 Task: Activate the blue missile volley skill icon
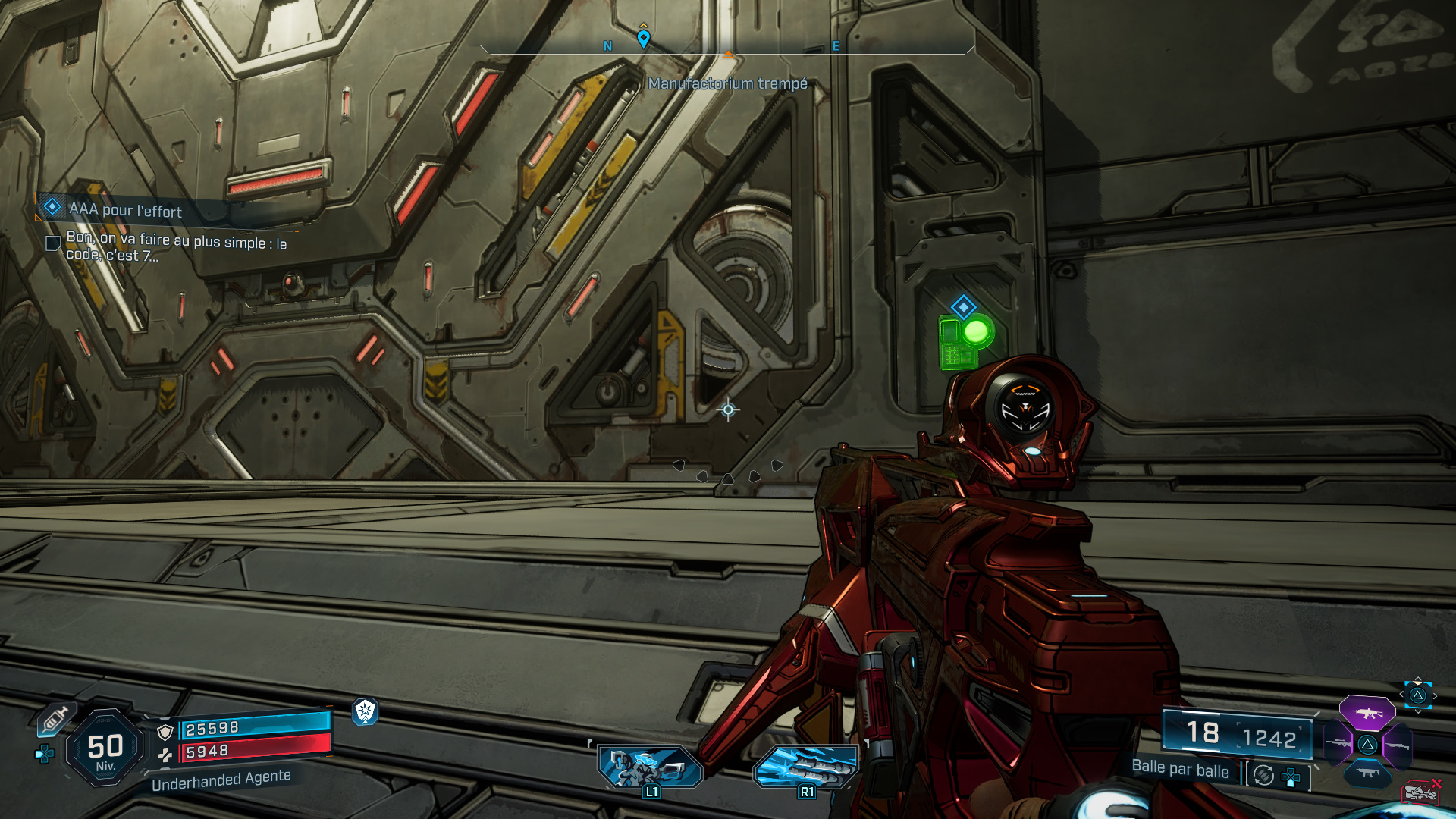coord(806,766)
